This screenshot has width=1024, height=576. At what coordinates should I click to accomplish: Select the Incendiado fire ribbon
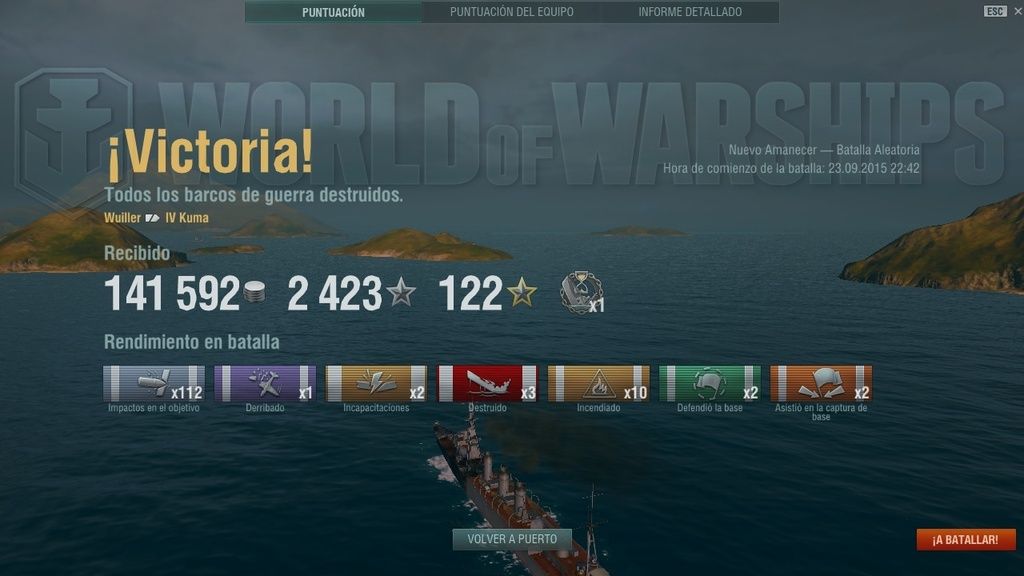[598, 383]
